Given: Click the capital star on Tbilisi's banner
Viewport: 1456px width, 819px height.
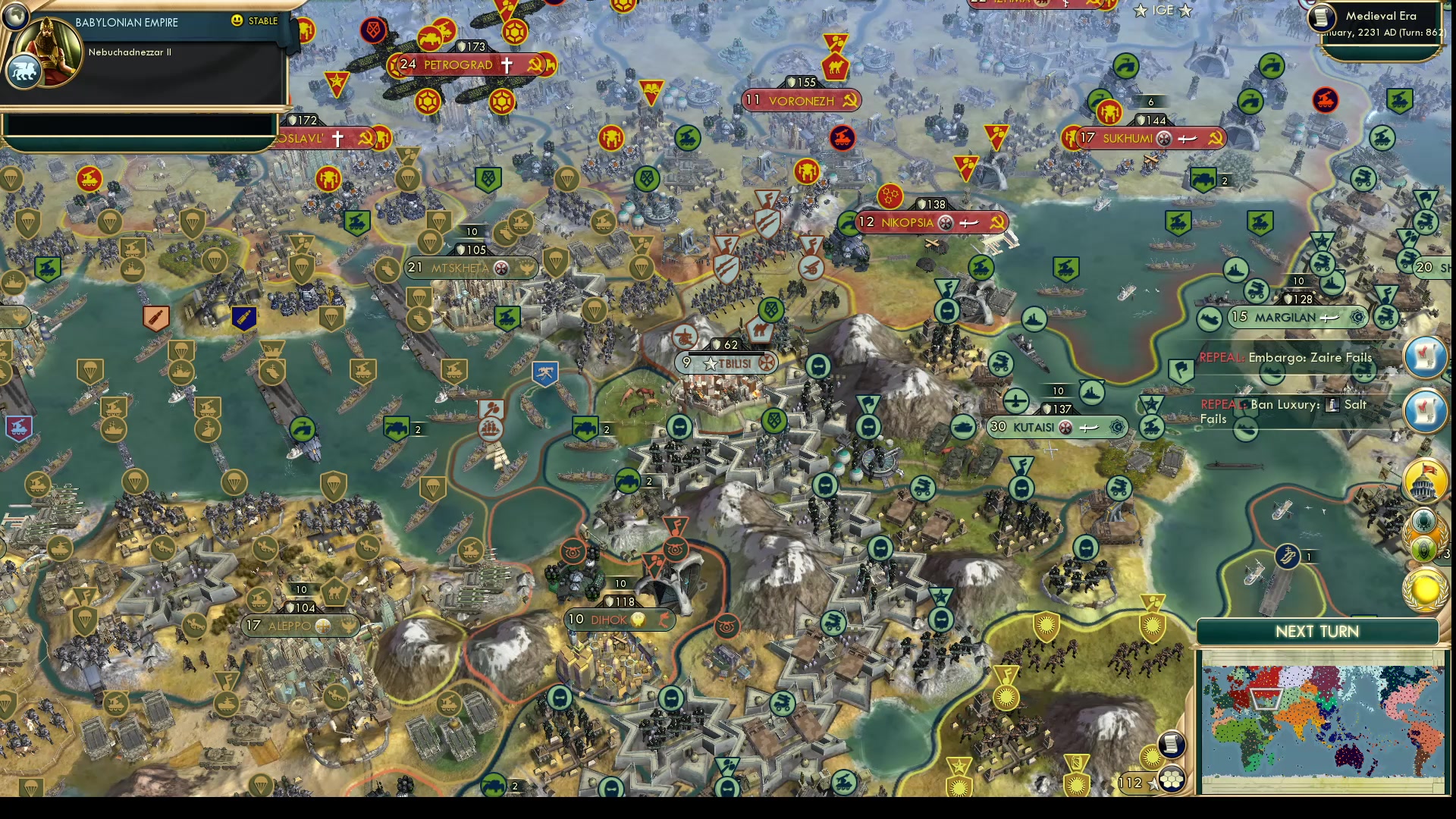Looking at the screenshot, I should point(711,363).
